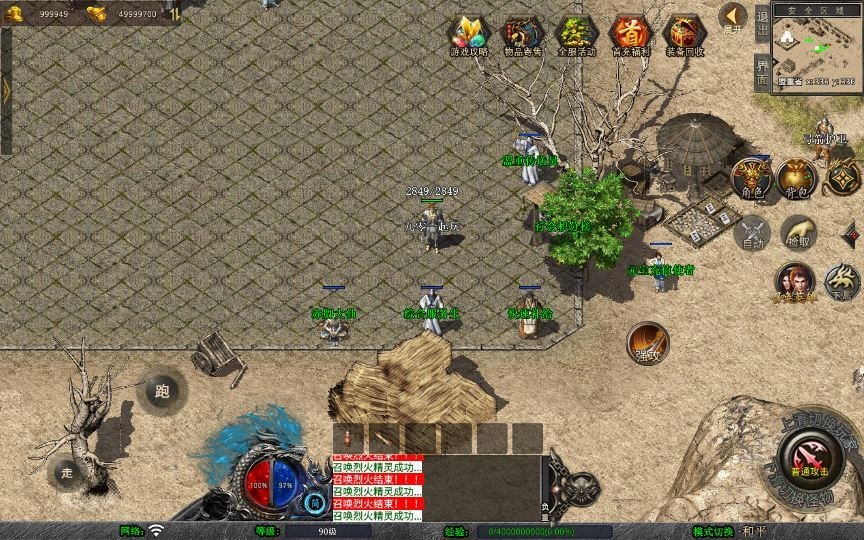Click the 展开 expand arrow button
The image size is (864, 540).
[x=734, y=17]
